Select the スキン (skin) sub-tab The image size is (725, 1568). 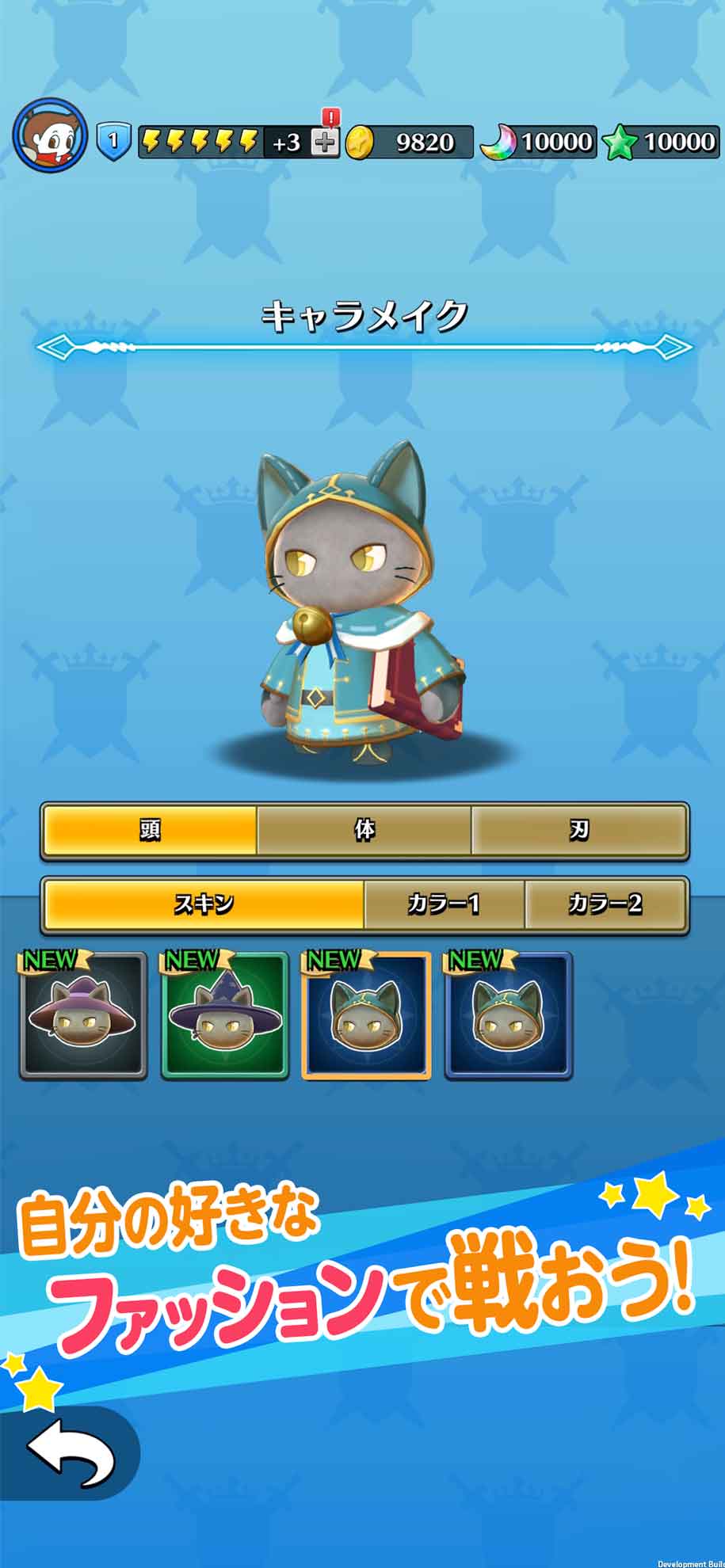tap(204, 904)
